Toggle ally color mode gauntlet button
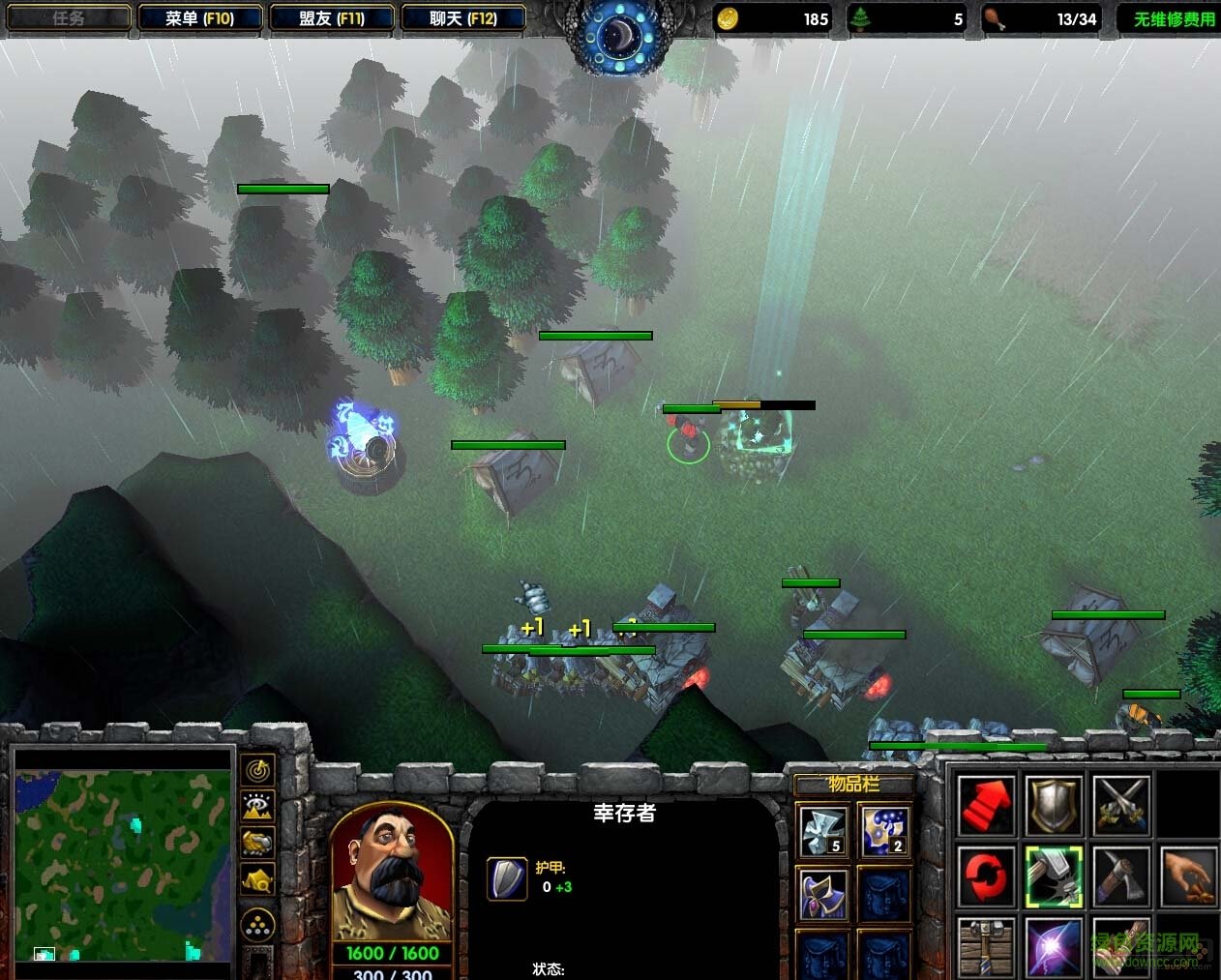This screenshot has width=1221, height=980. (x=257, y=842)
